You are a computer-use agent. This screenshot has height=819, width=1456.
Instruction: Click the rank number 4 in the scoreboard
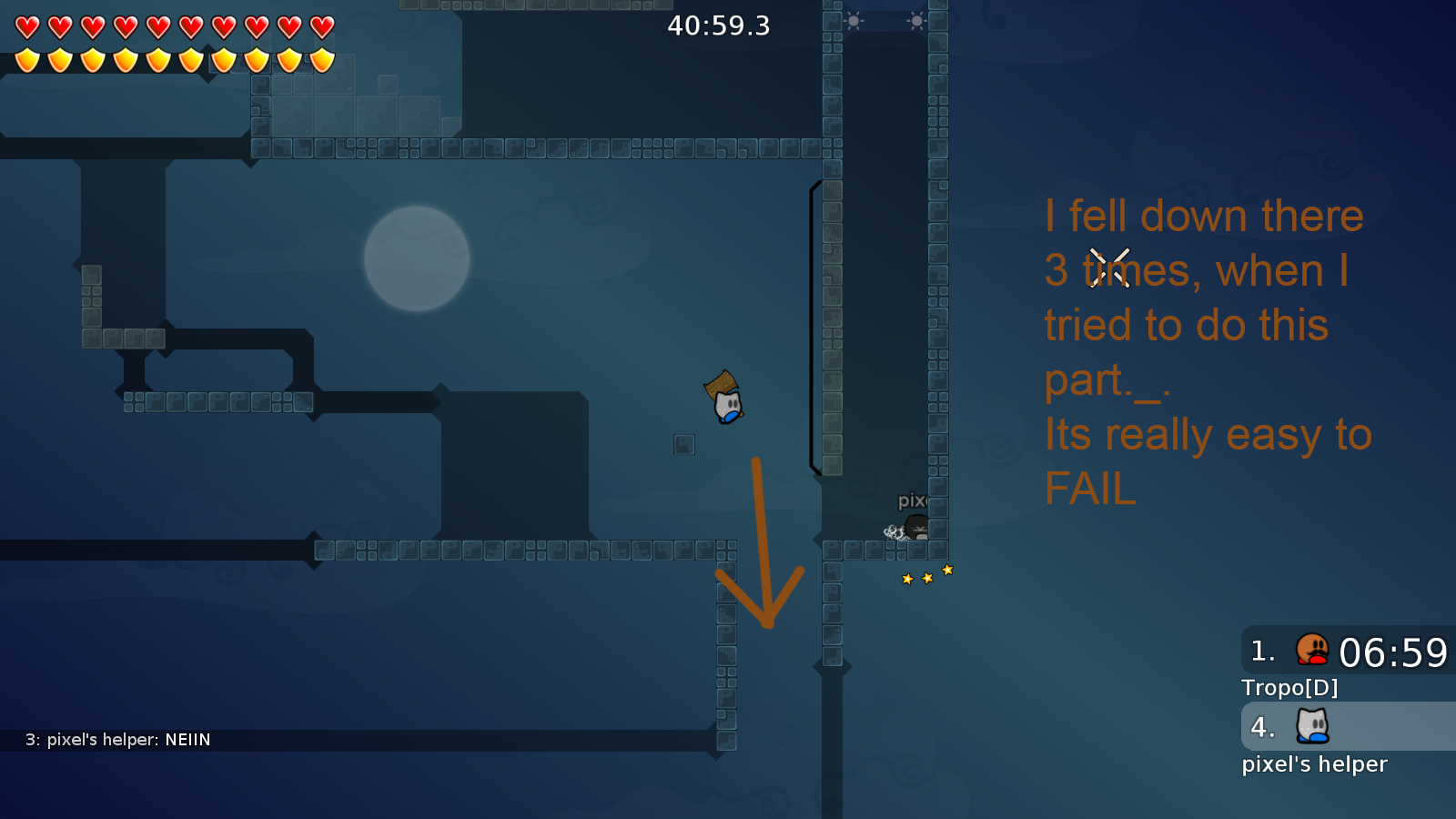coord(1261,727)
